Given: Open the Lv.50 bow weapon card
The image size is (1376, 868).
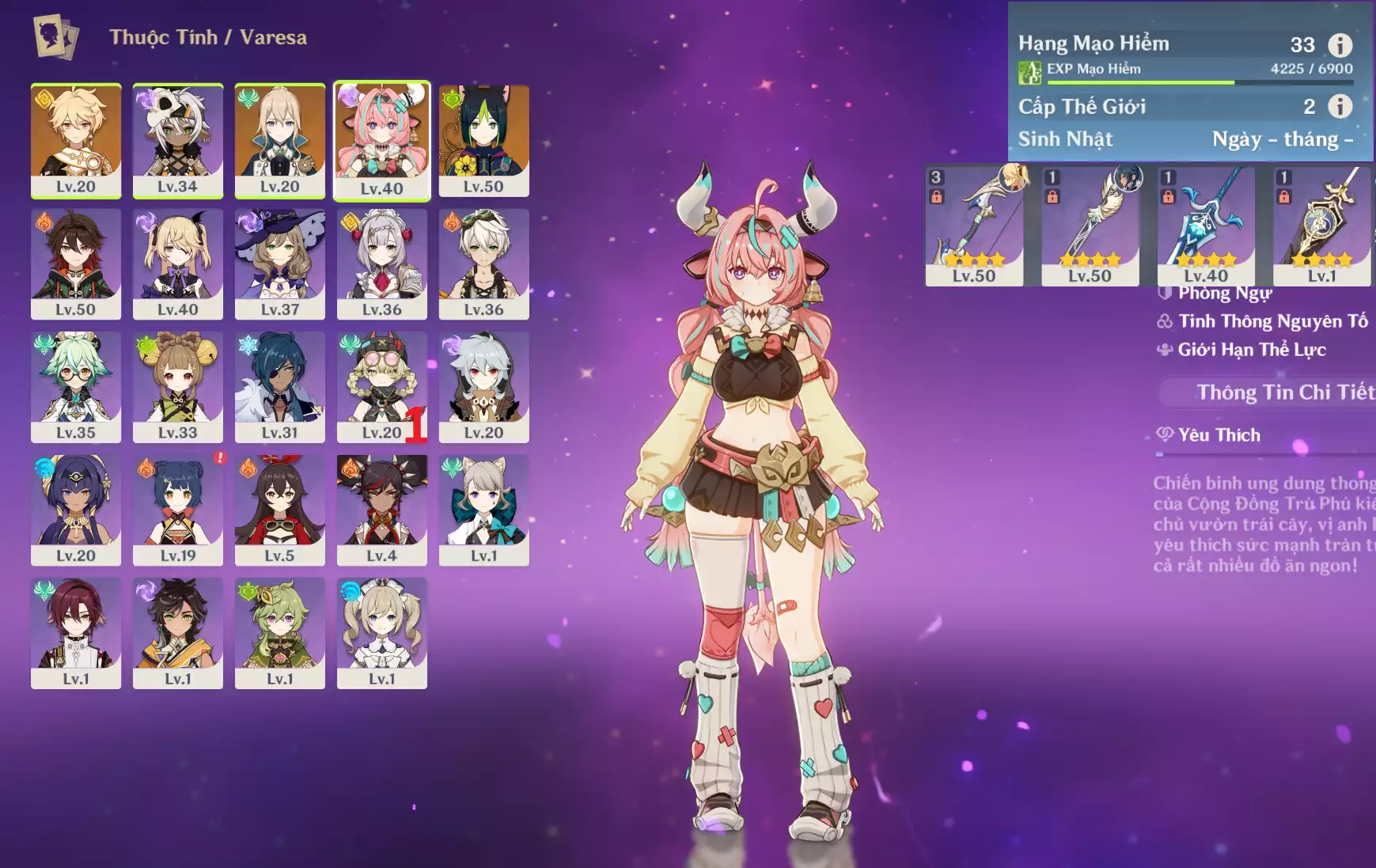Looking at the screenshot, I should pyautogui.click(x=974, y=225).
